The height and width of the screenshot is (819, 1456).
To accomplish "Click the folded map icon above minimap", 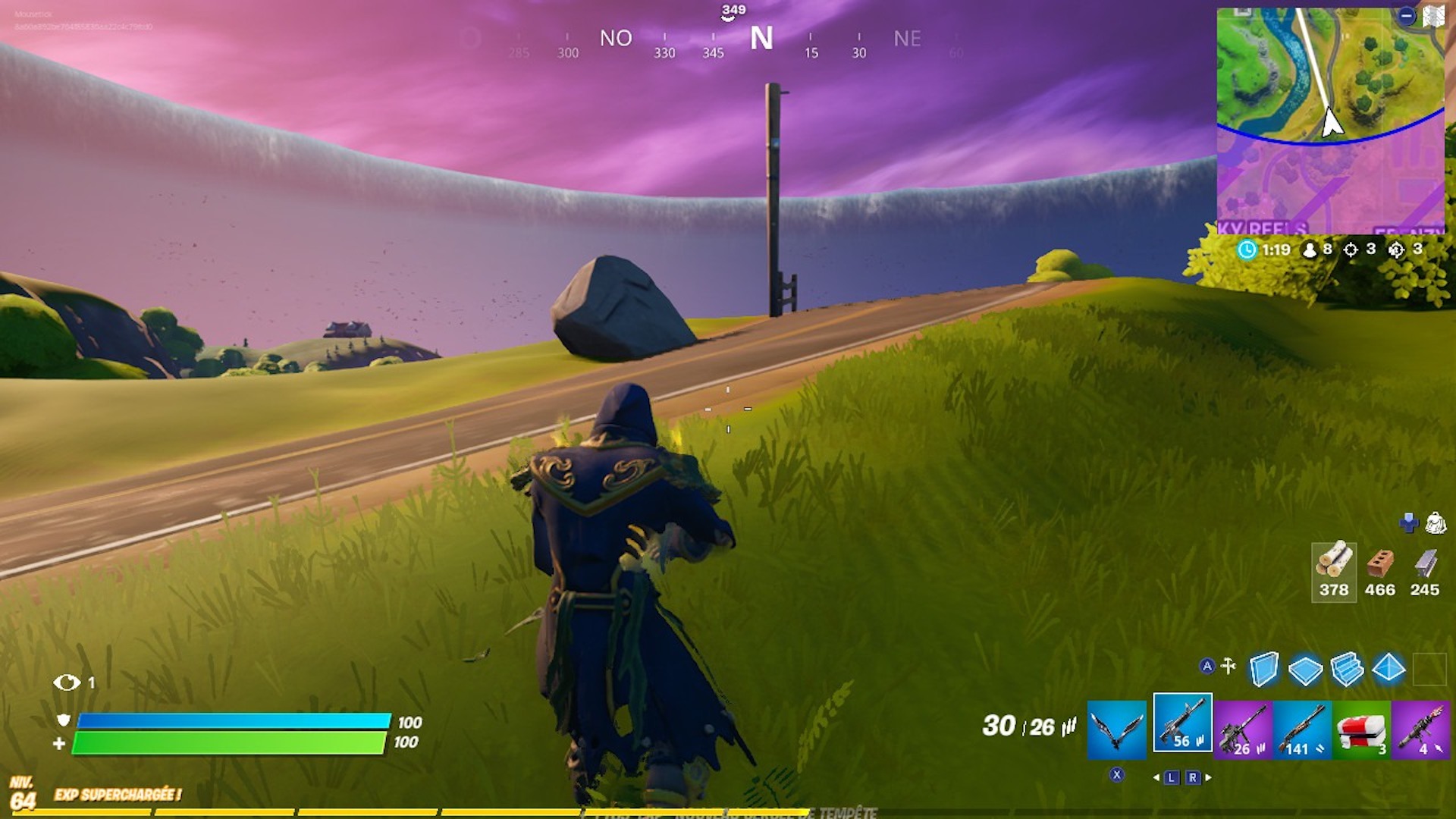I will [x=1432, y=16].
